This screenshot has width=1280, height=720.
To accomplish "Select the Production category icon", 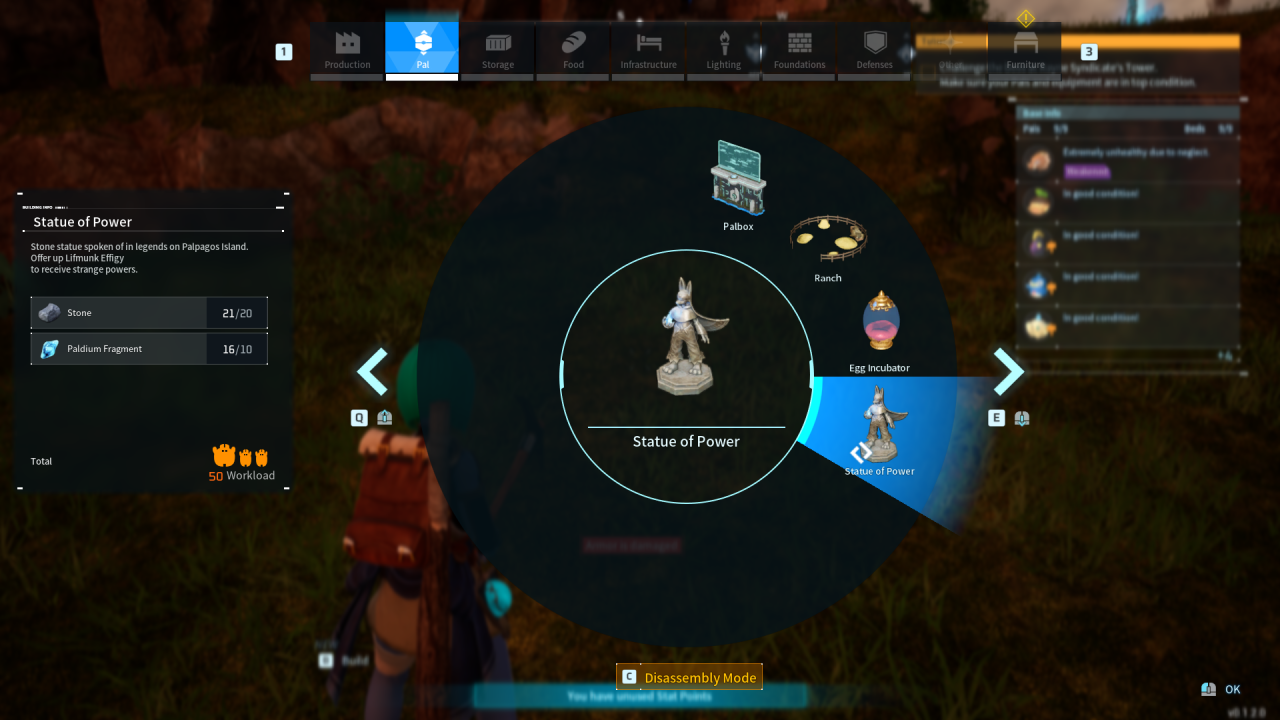I will coord(346,50).
